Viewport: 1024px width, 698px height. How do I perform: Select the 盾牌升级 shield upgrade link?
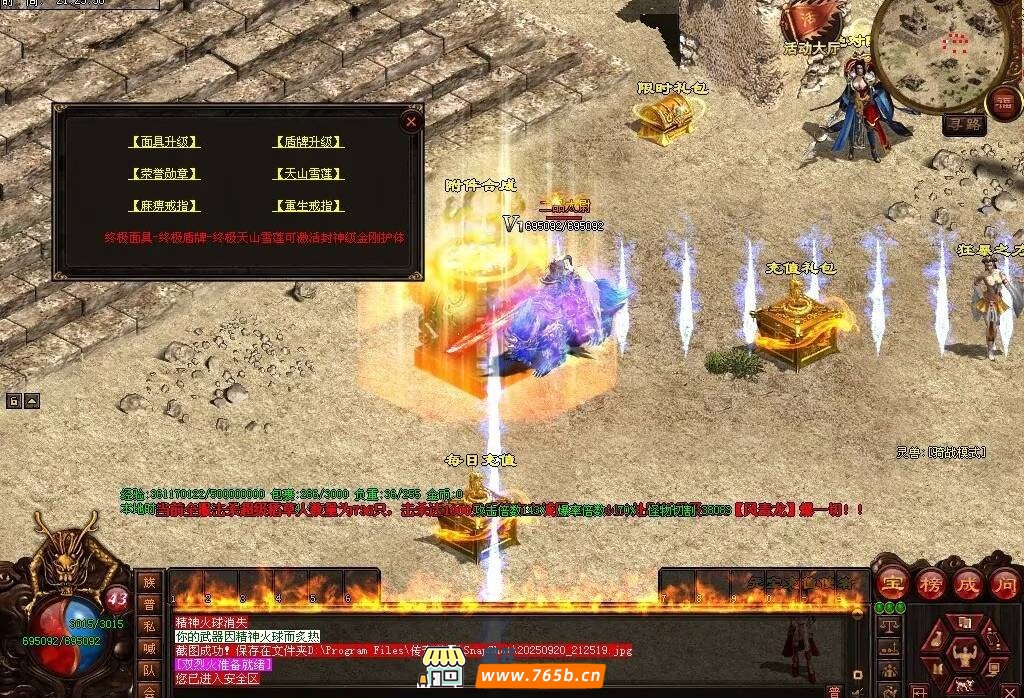click(x=308, y=142)
